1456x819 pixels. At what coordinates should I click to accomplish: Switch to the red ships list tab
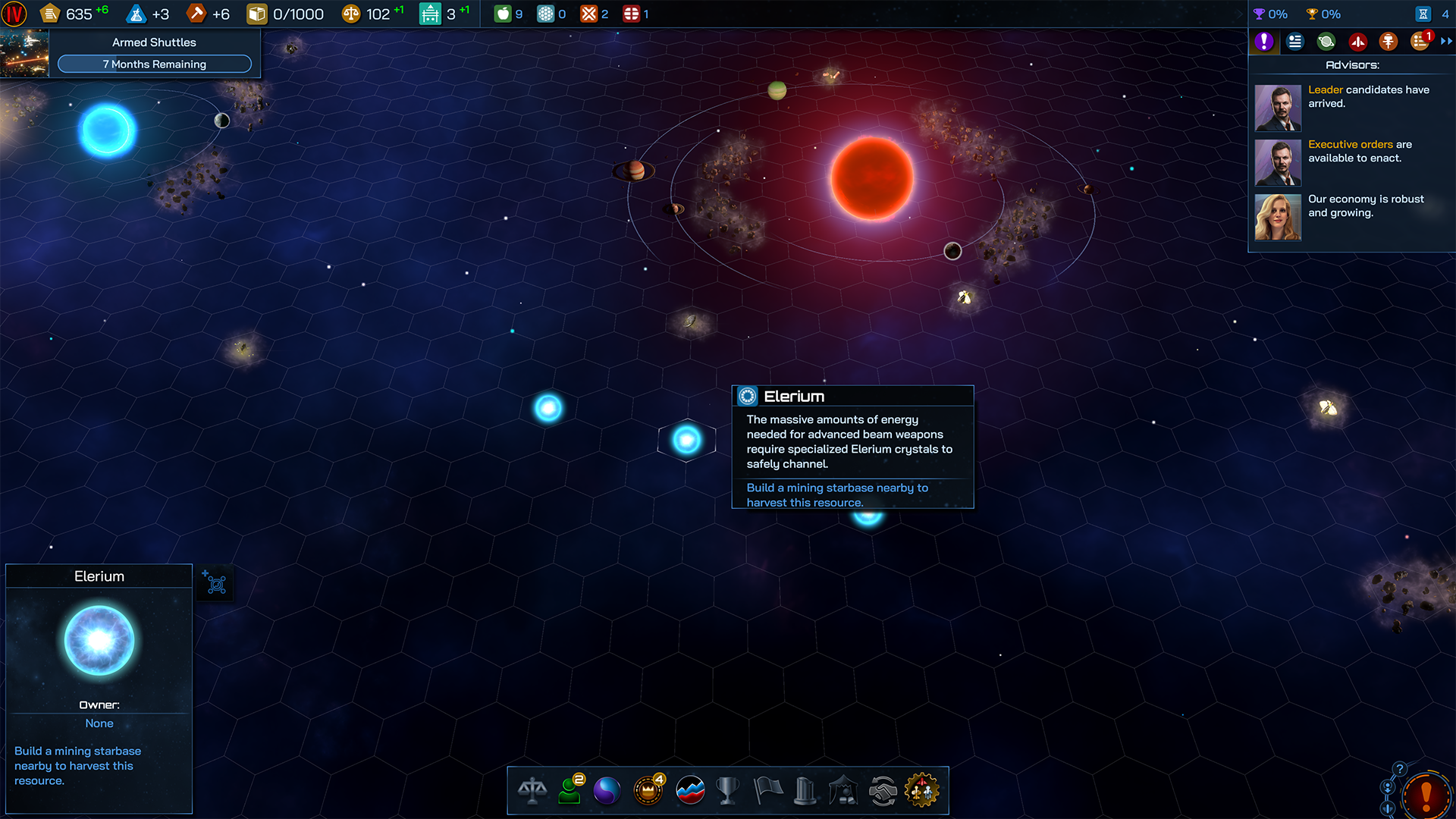coord(1357,42)
